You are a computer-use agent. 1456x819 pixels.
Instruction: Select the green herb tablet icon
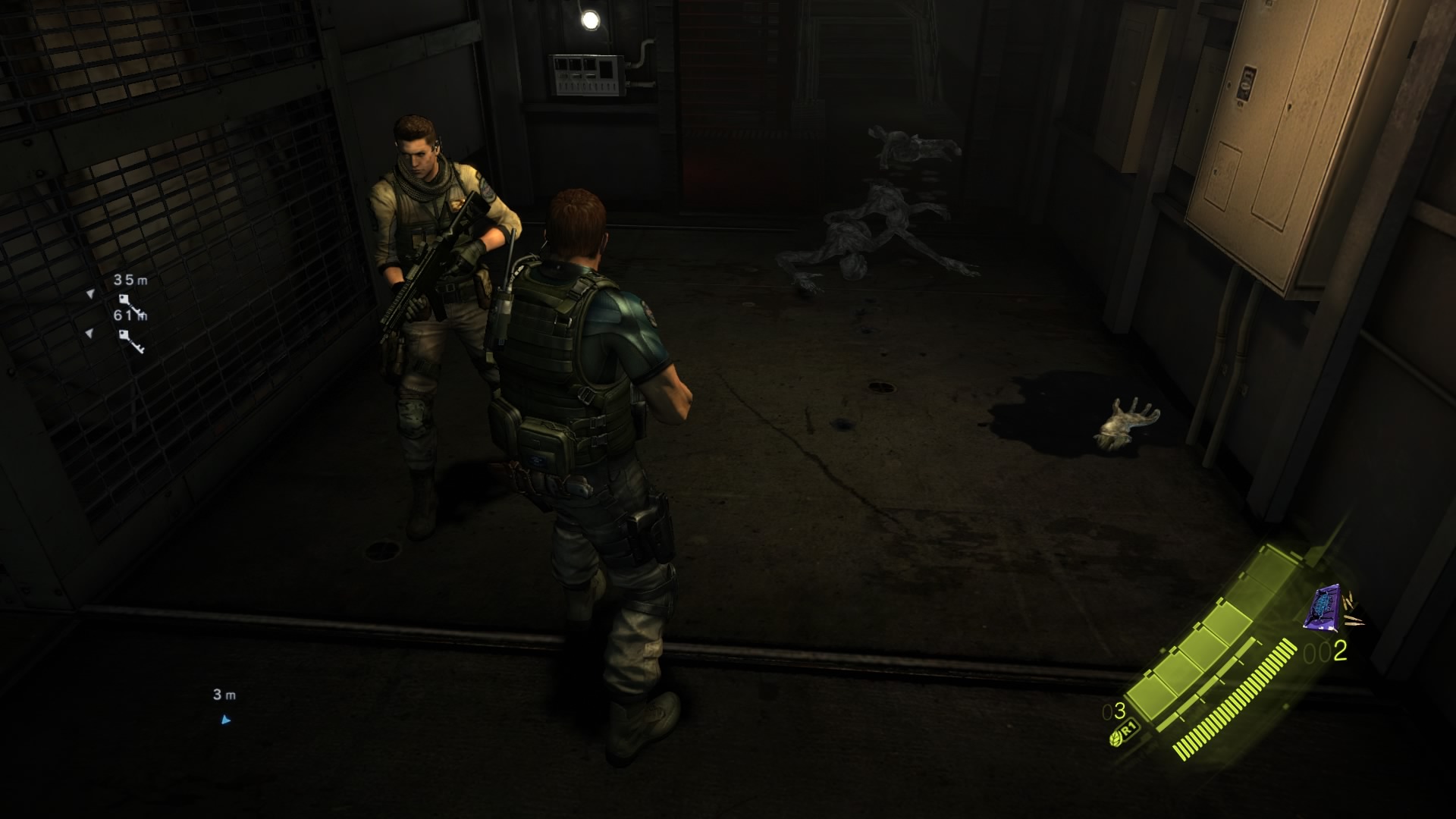point(1115,739)
